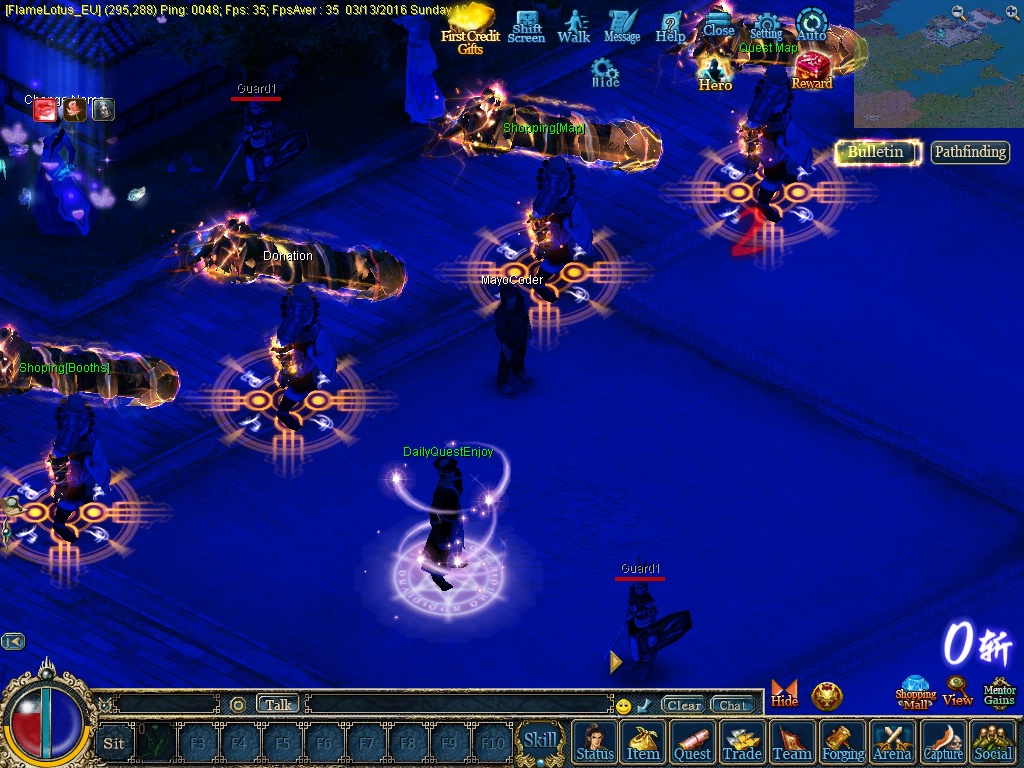Image resolution: width=1024 pixels, height=768 pixels.
Task: Zoom in the minimap with the plus magnifier
Action: (x=1012, y=13)
